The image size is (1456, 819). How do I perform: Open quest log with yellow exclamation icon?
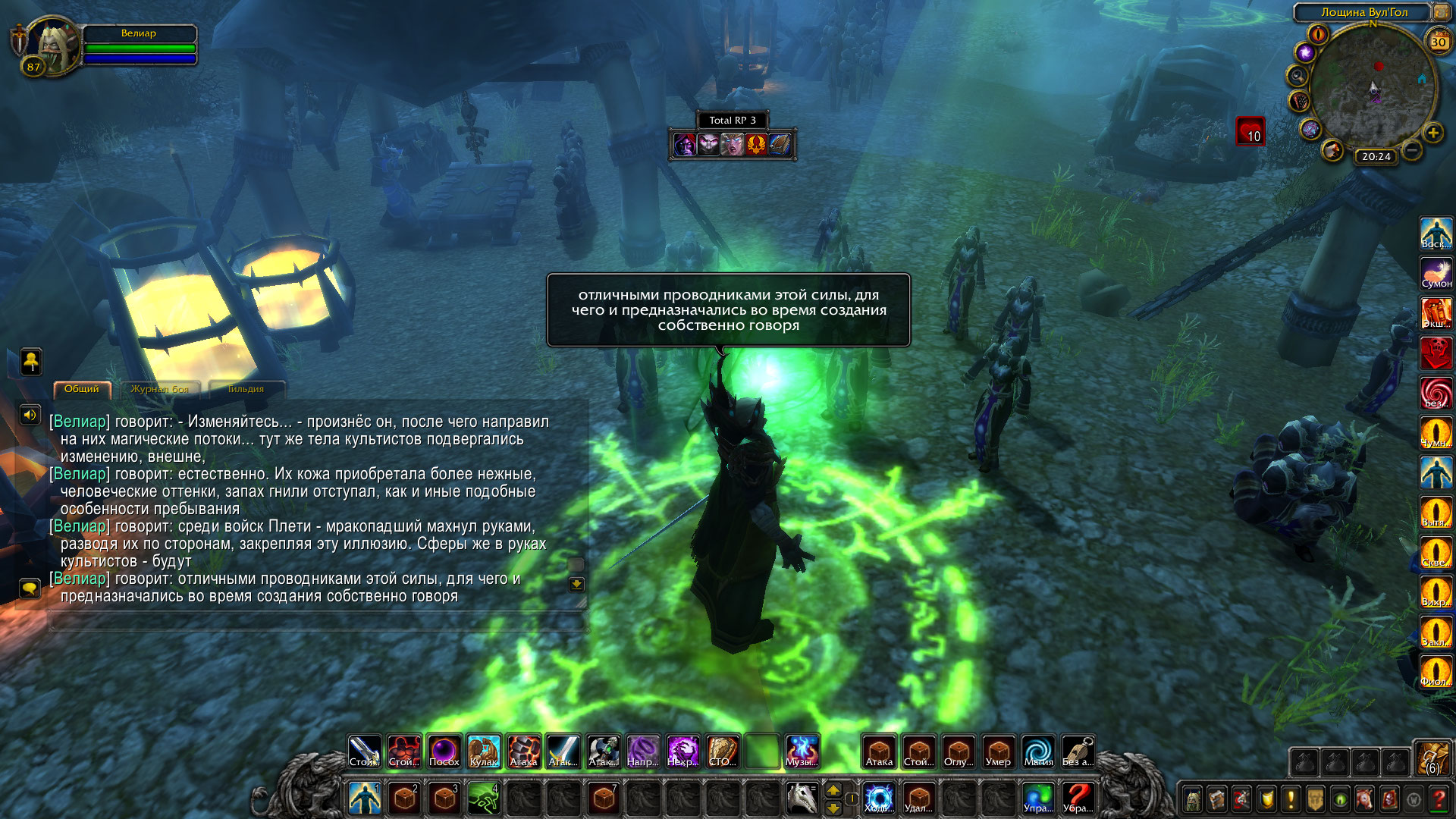[1291, 799]
